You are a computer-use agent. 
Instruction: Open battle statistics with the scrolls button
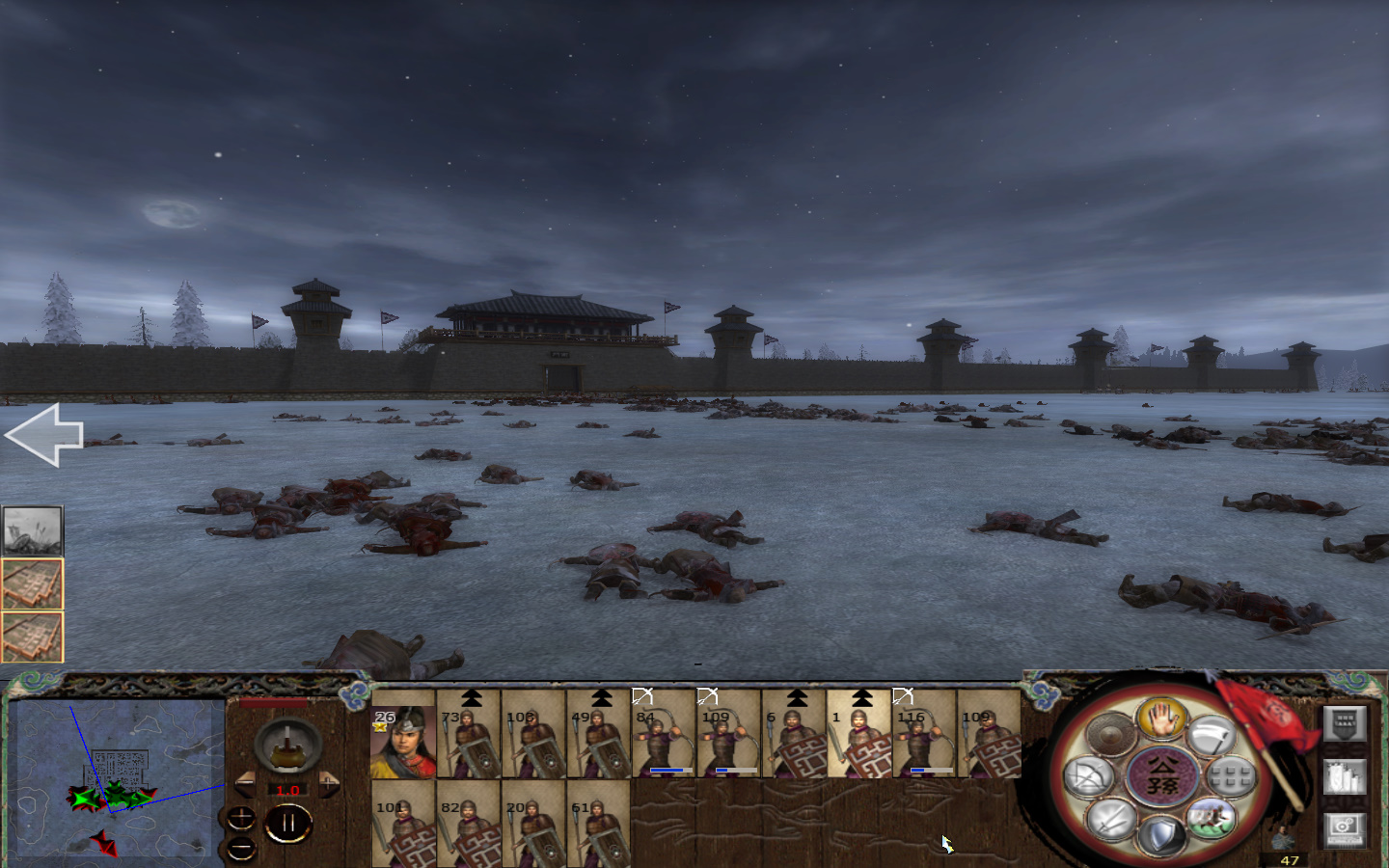[x=1345, y=777]
